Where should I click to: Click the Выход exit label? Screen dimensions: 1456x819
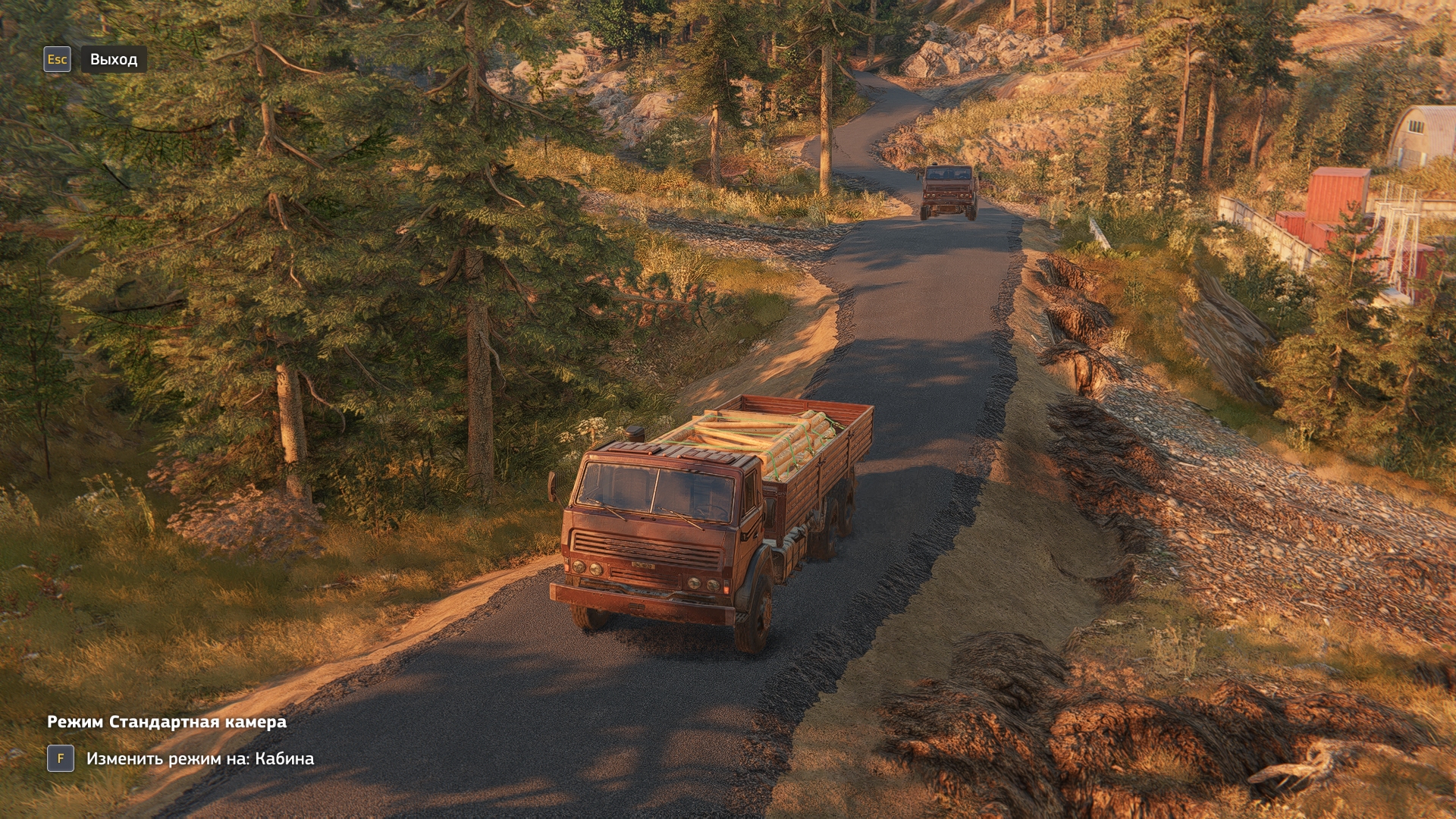(x=114, y=59)
